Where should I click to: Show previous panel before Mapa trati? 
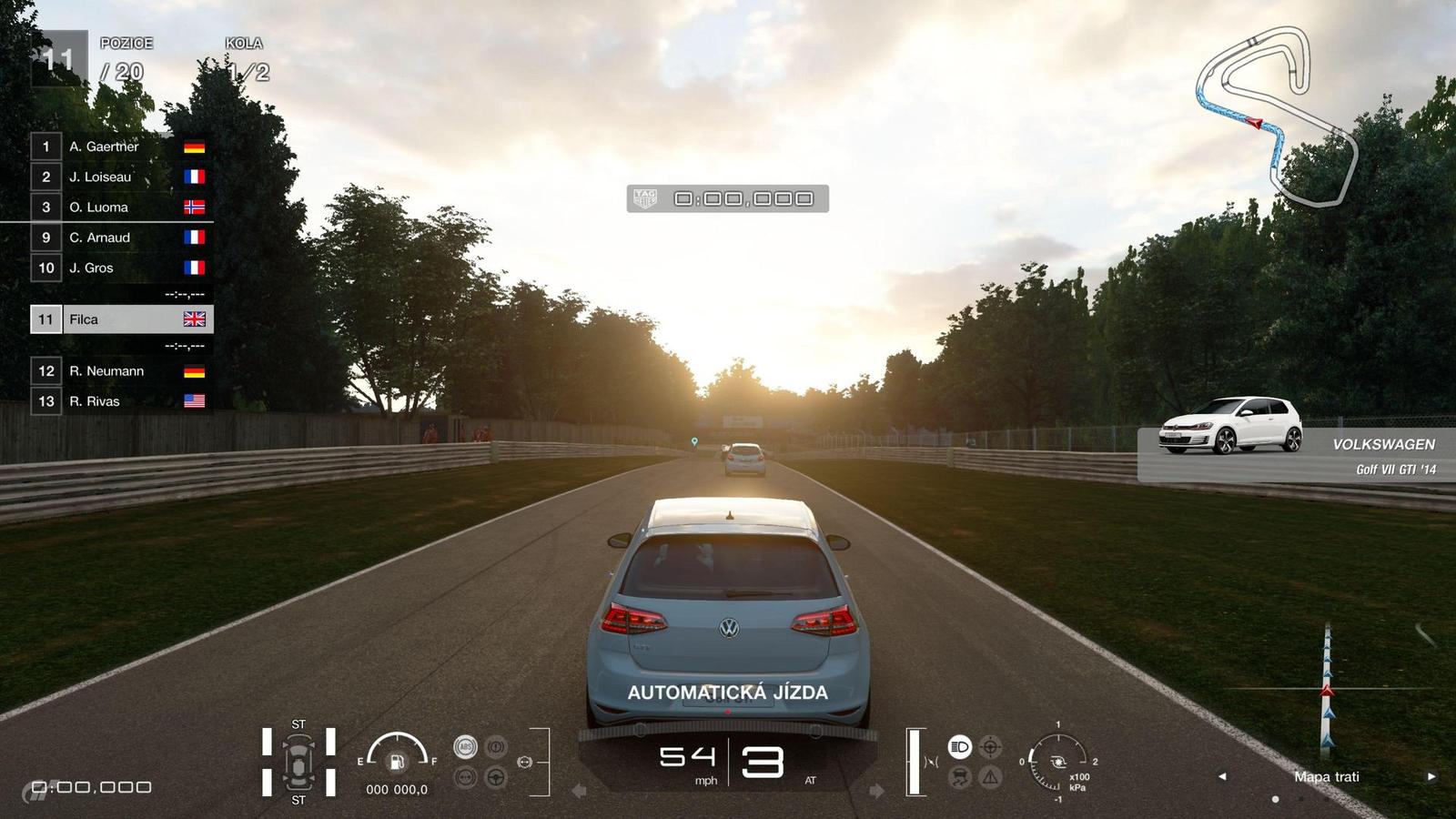pyautogui.click(x=1222, y=776)
